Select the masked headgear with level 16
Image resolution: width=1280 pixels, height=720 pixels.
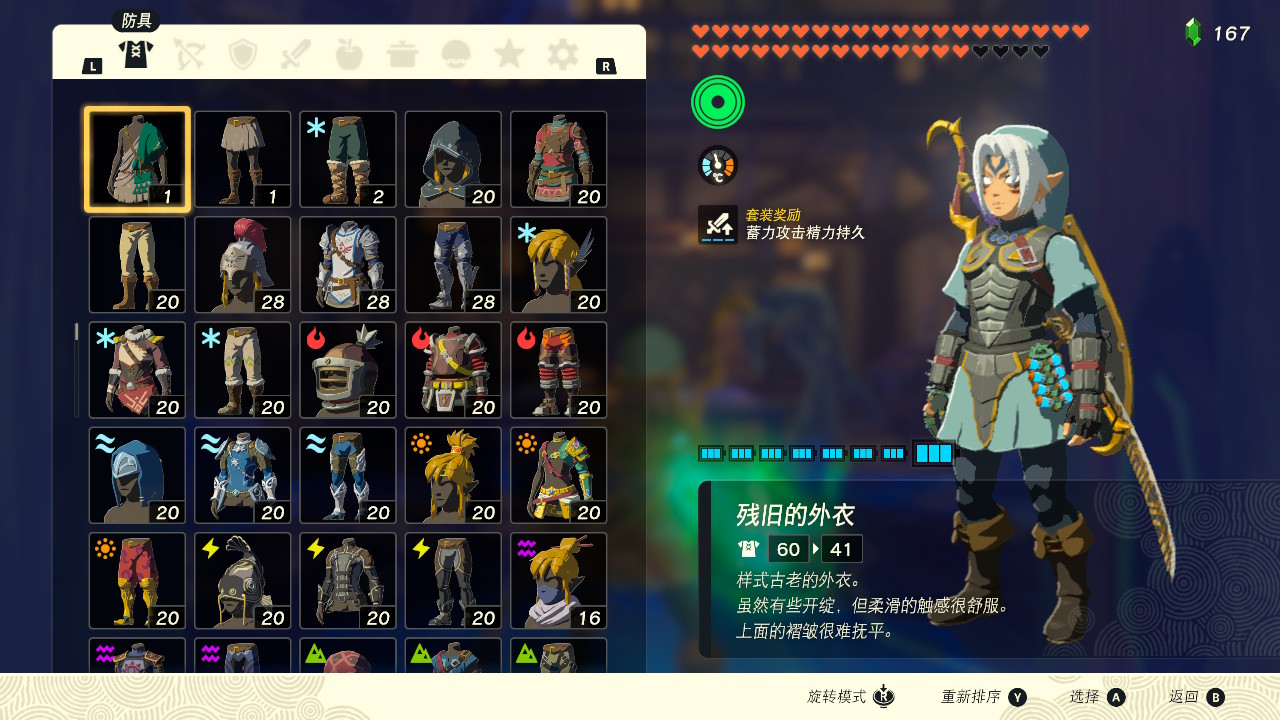[558, 581]
